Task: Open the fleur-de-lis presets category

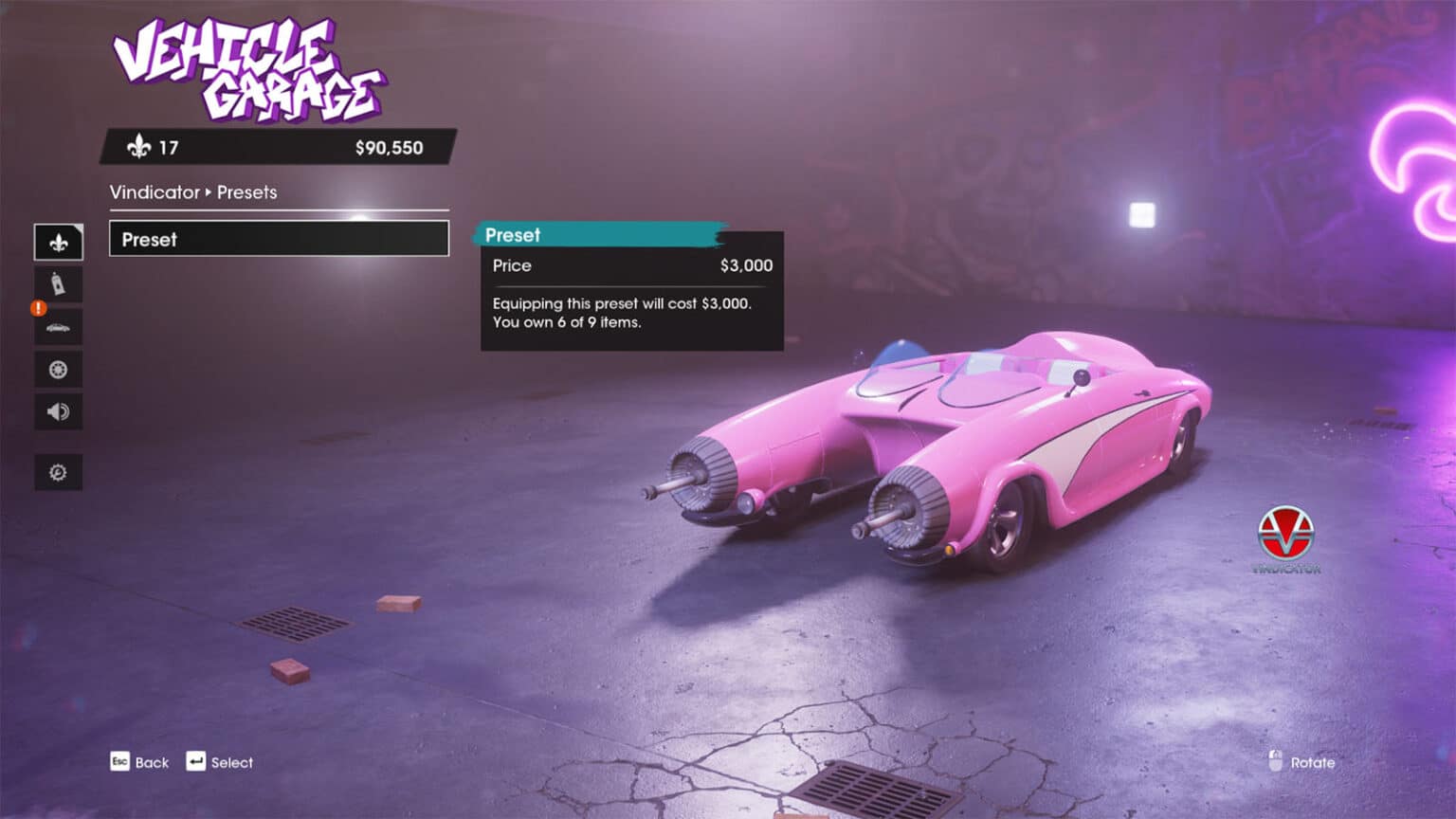Action: click(x=59, y=243)
